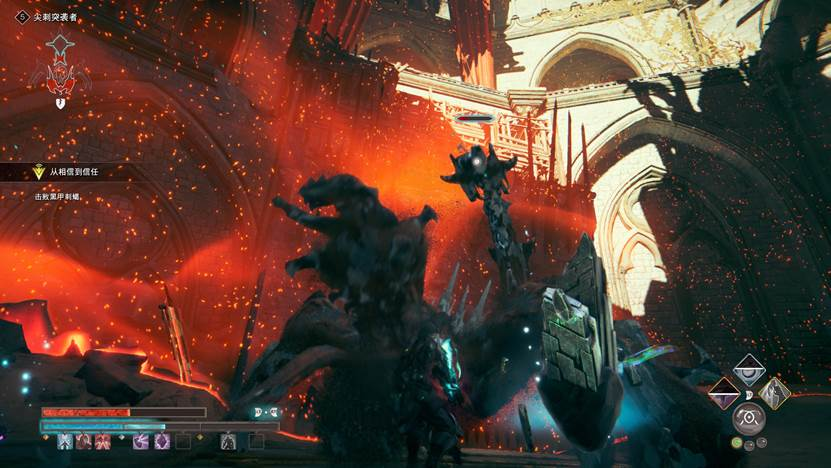
Task: Trigger the round central eye ability
Action: pyautogui.click(x=748, y=416)
